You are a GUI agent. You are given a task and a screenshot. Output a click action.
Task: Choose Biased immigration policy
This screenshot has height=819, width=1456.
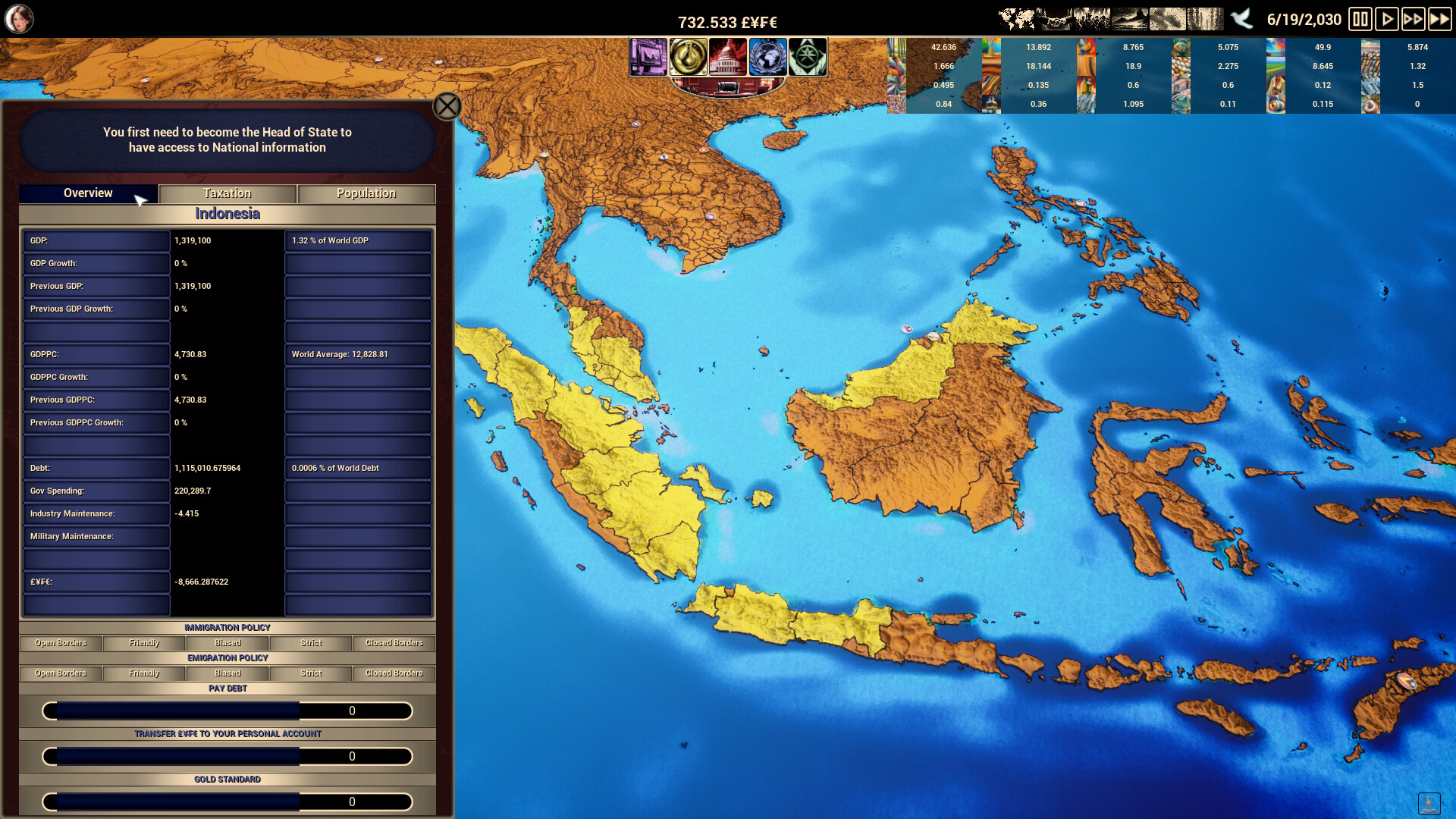click(227, 643)
